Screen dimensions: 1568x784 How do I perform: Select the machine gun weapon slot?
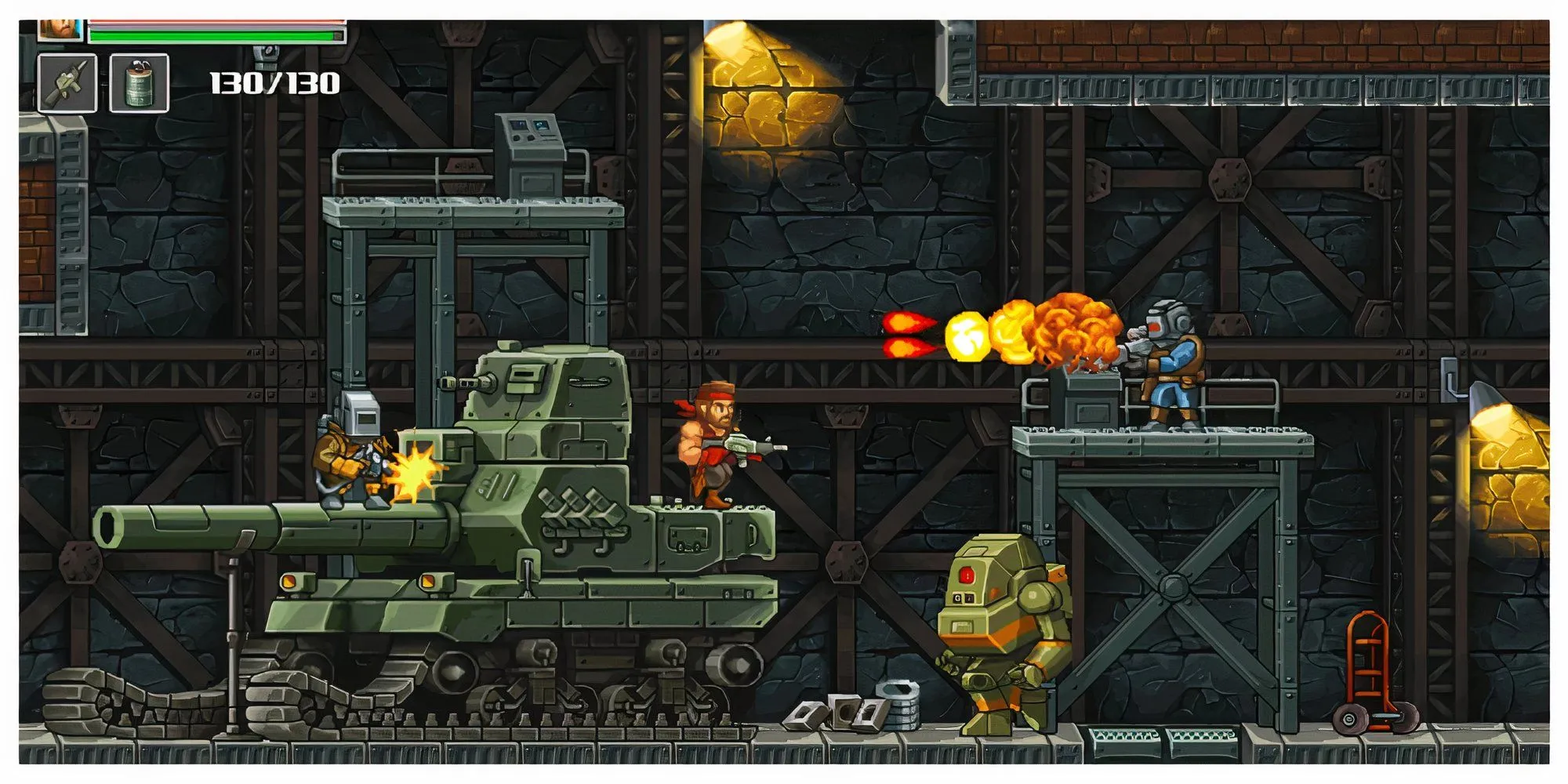click(67, 83)
